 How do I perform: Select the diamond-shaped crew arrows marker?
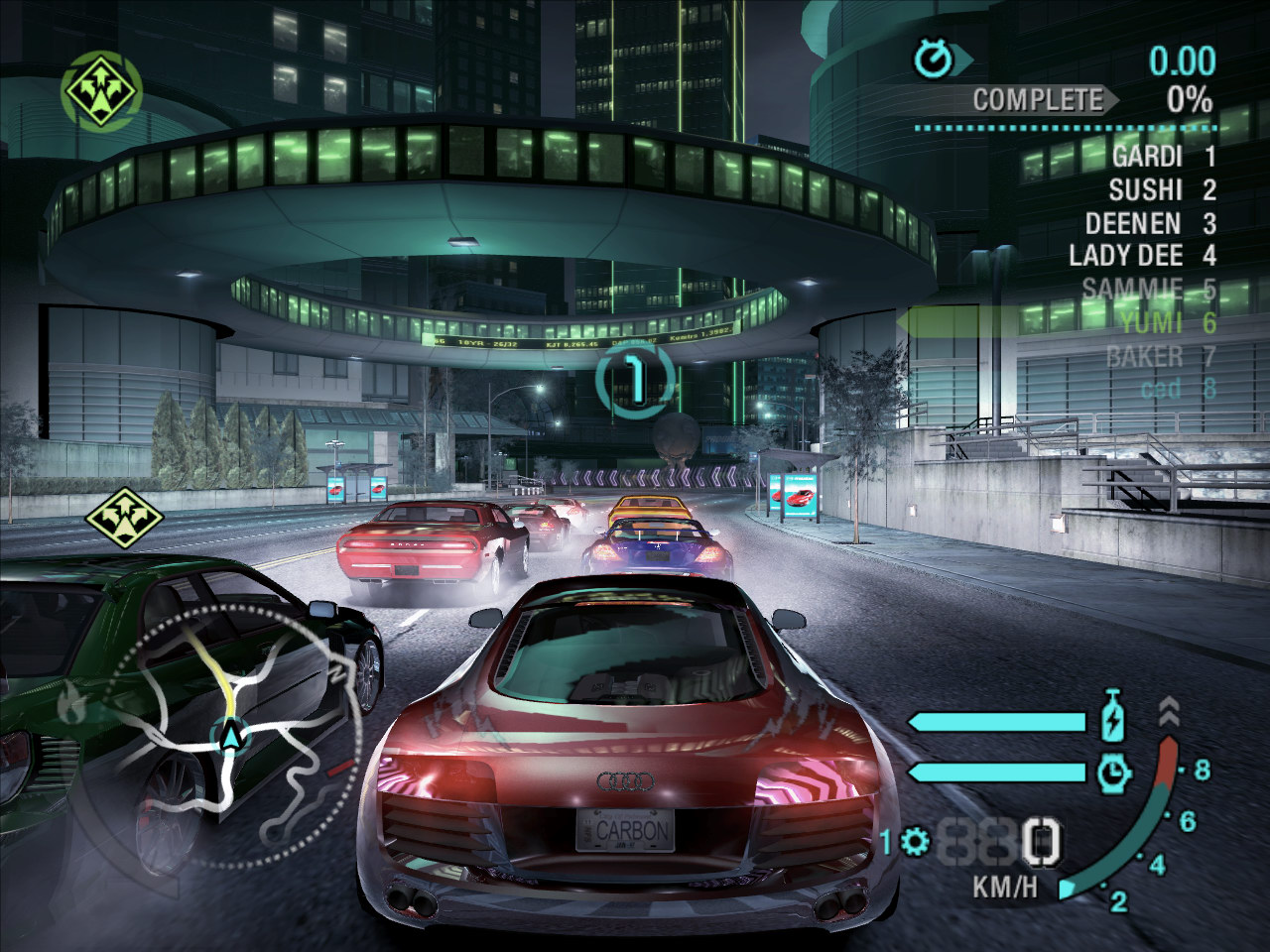[x=124, y=514]
